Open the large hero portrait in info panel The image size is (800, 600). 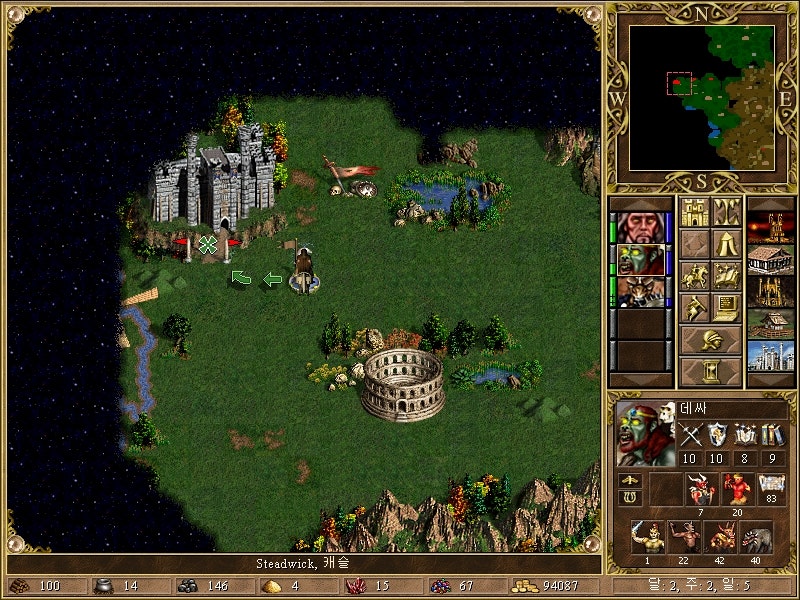point(645,433)
